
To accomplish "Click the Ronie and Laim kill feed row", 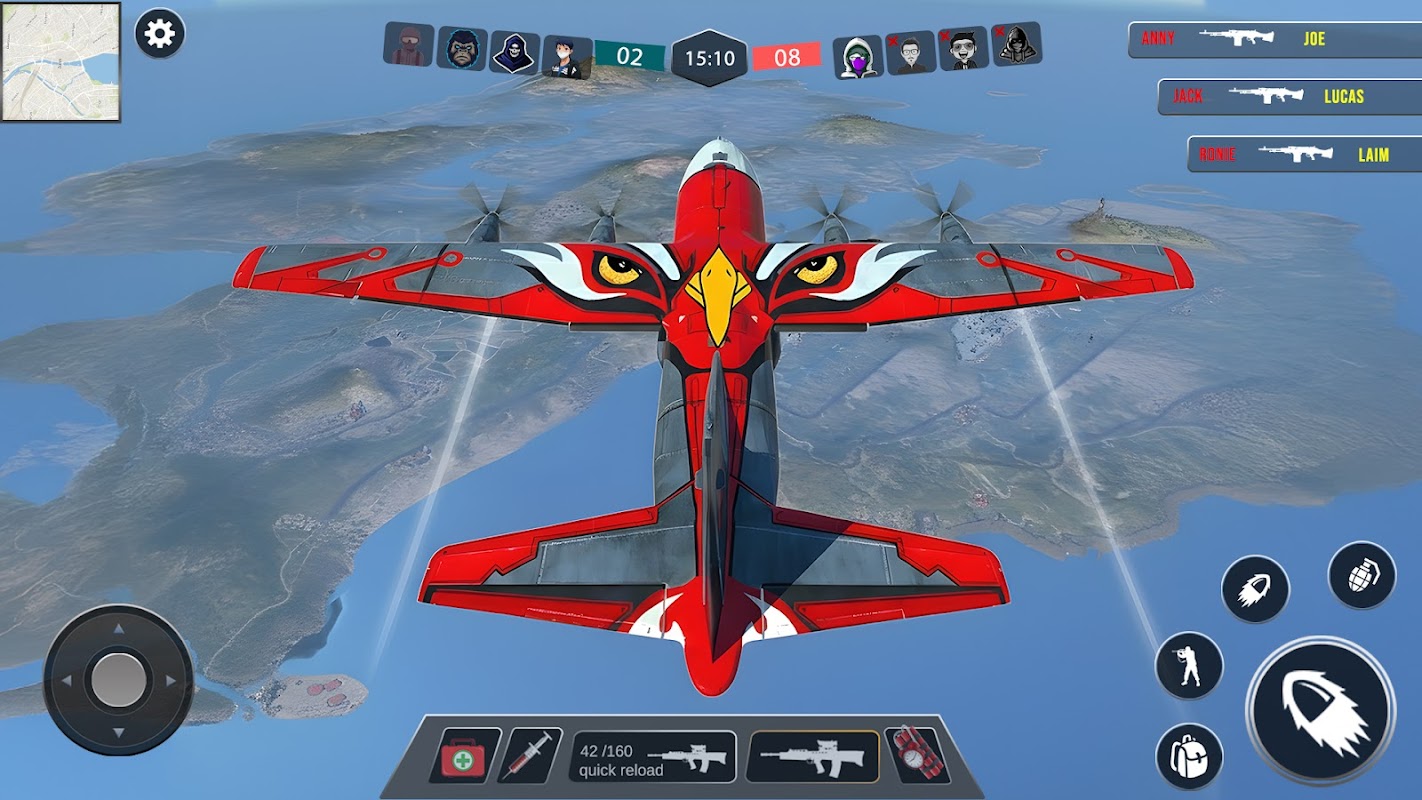I will [x=1305, y=154].
